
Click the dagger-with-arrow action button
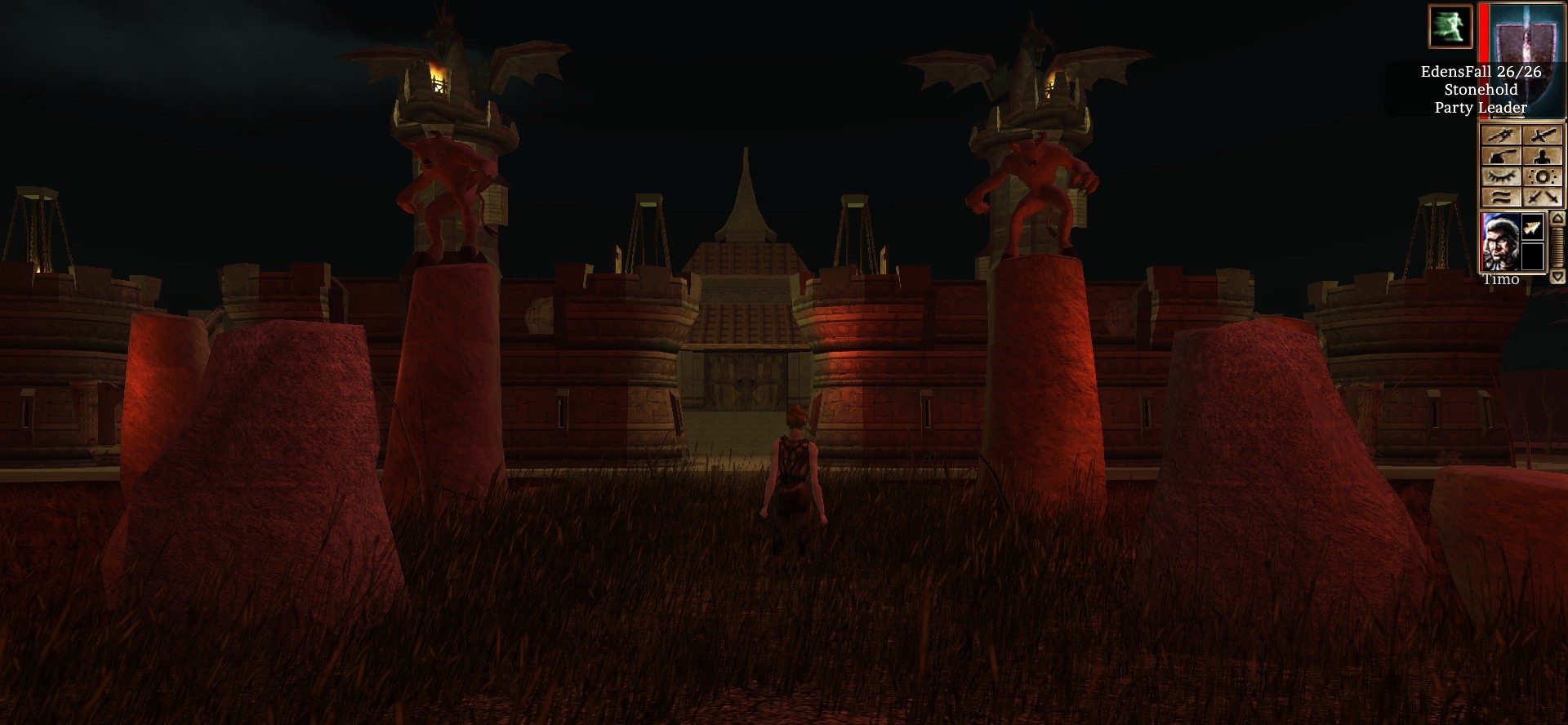(1501, 136)
